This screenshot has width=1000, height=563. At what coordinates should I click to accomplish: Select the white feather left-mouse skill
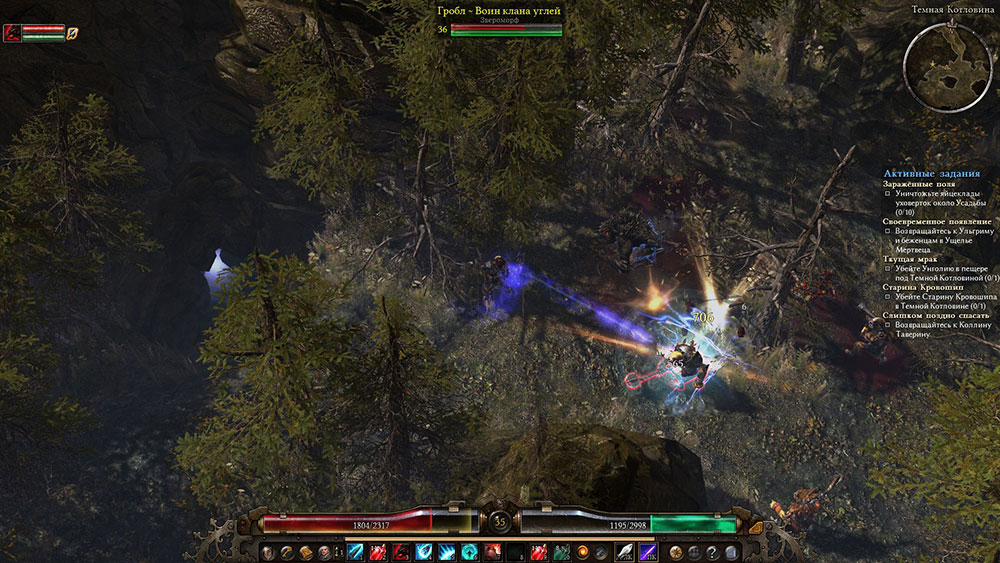[x=624, y=552]
